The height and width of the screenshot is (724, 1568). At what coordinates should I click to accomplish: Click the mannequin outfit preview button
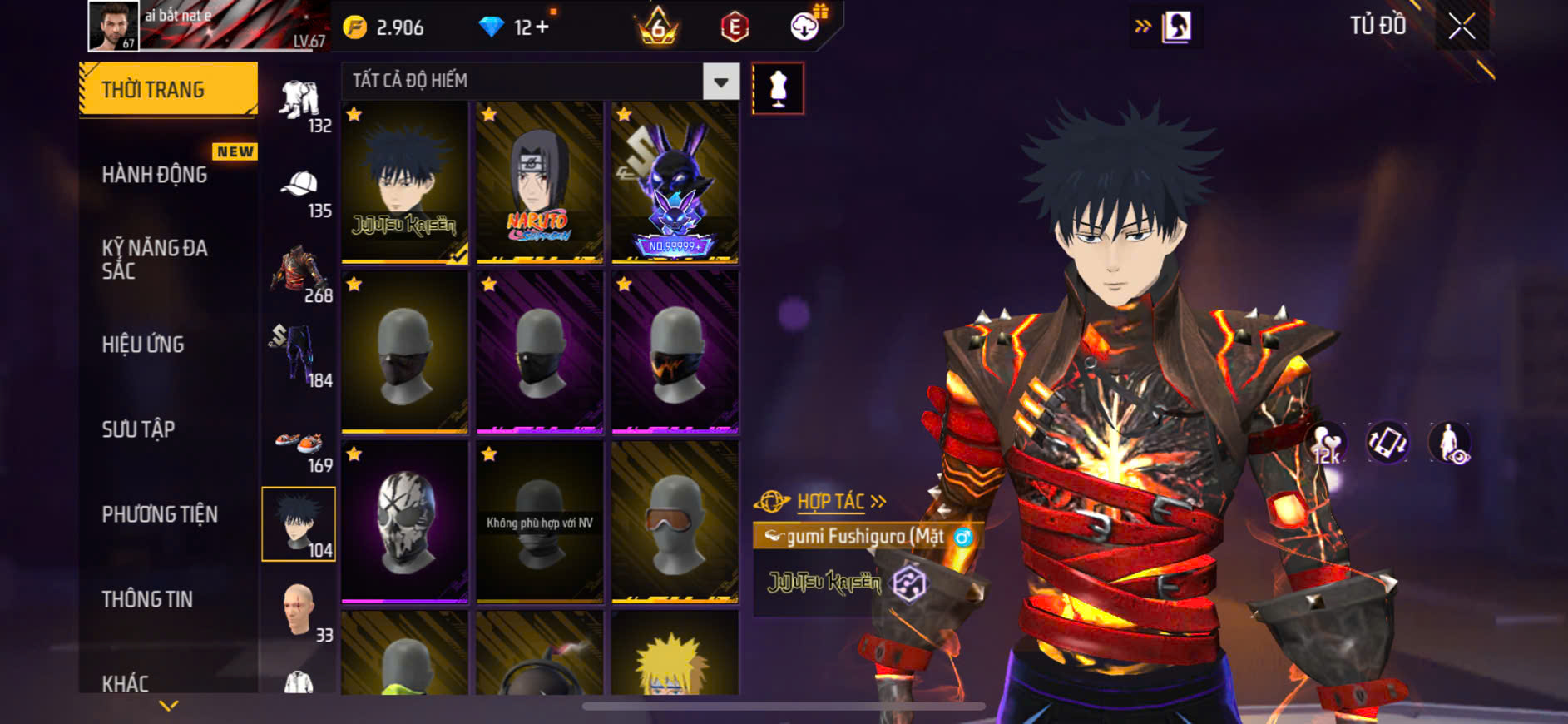pyautogui.click(x=778, y=88)
